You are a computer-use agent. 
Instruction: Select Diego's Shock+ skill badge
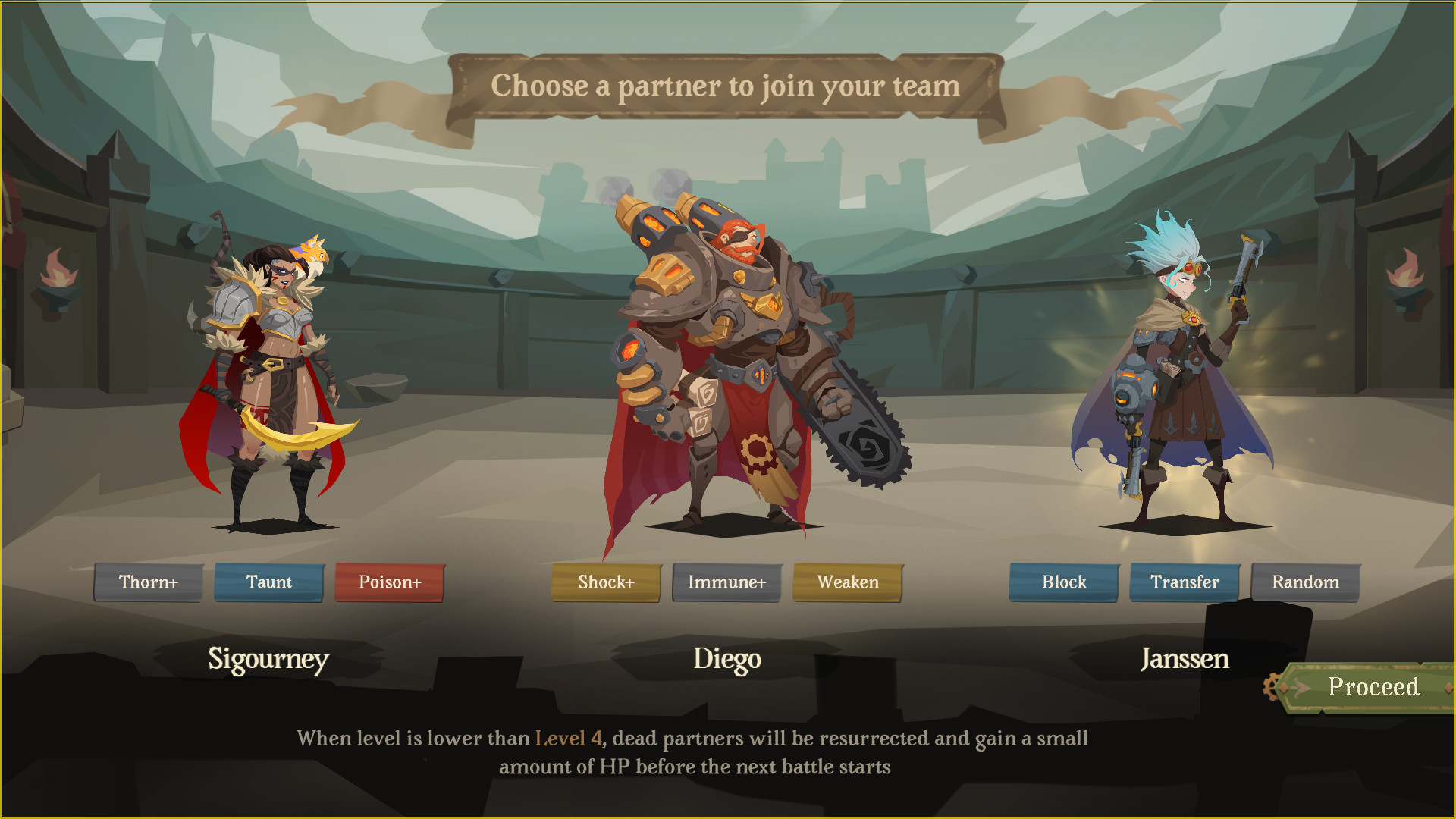tap(606, 582)
